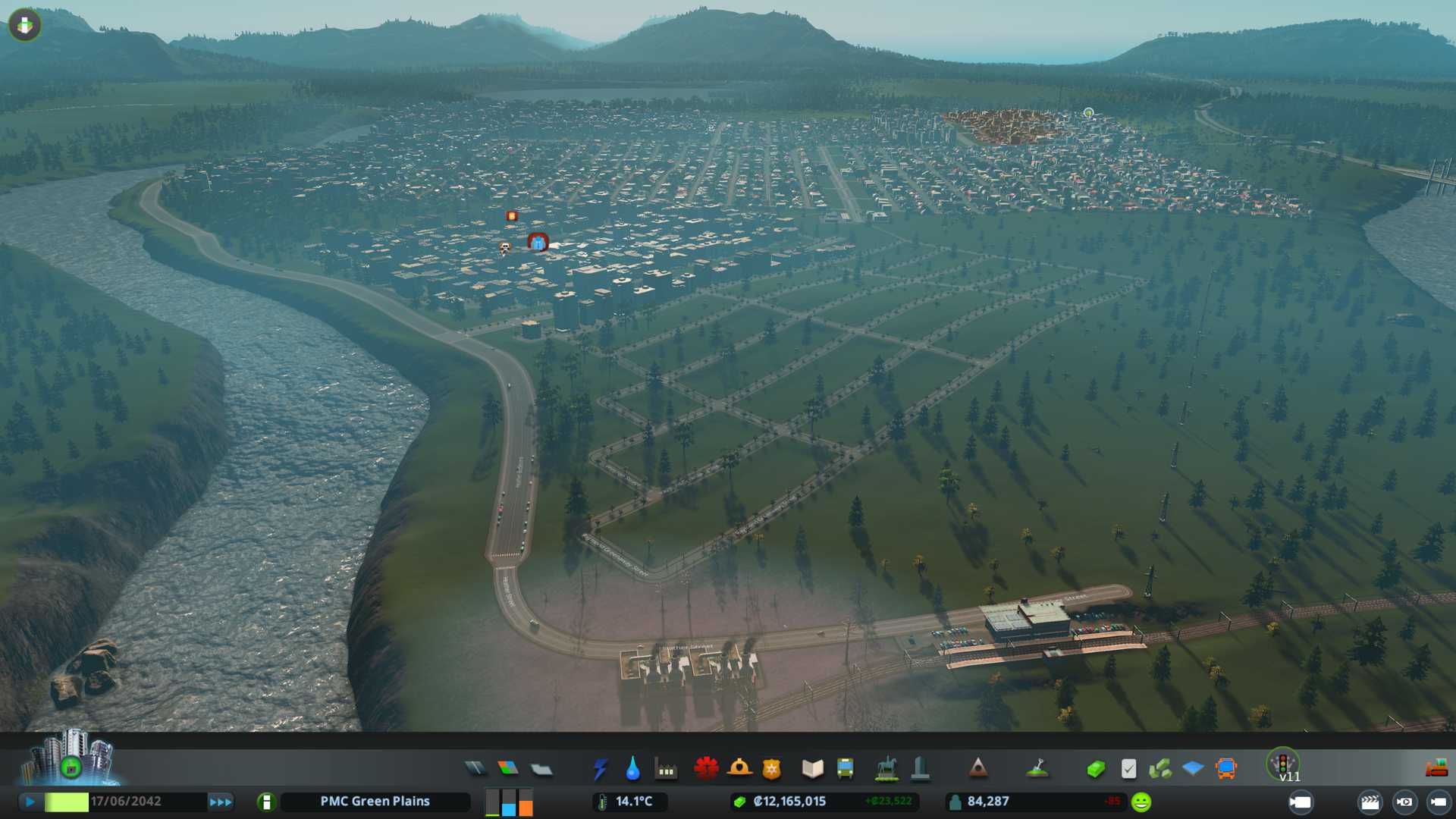Open the Zoning tool
This screenshot has height=819, width=1456.
point(508,769)
